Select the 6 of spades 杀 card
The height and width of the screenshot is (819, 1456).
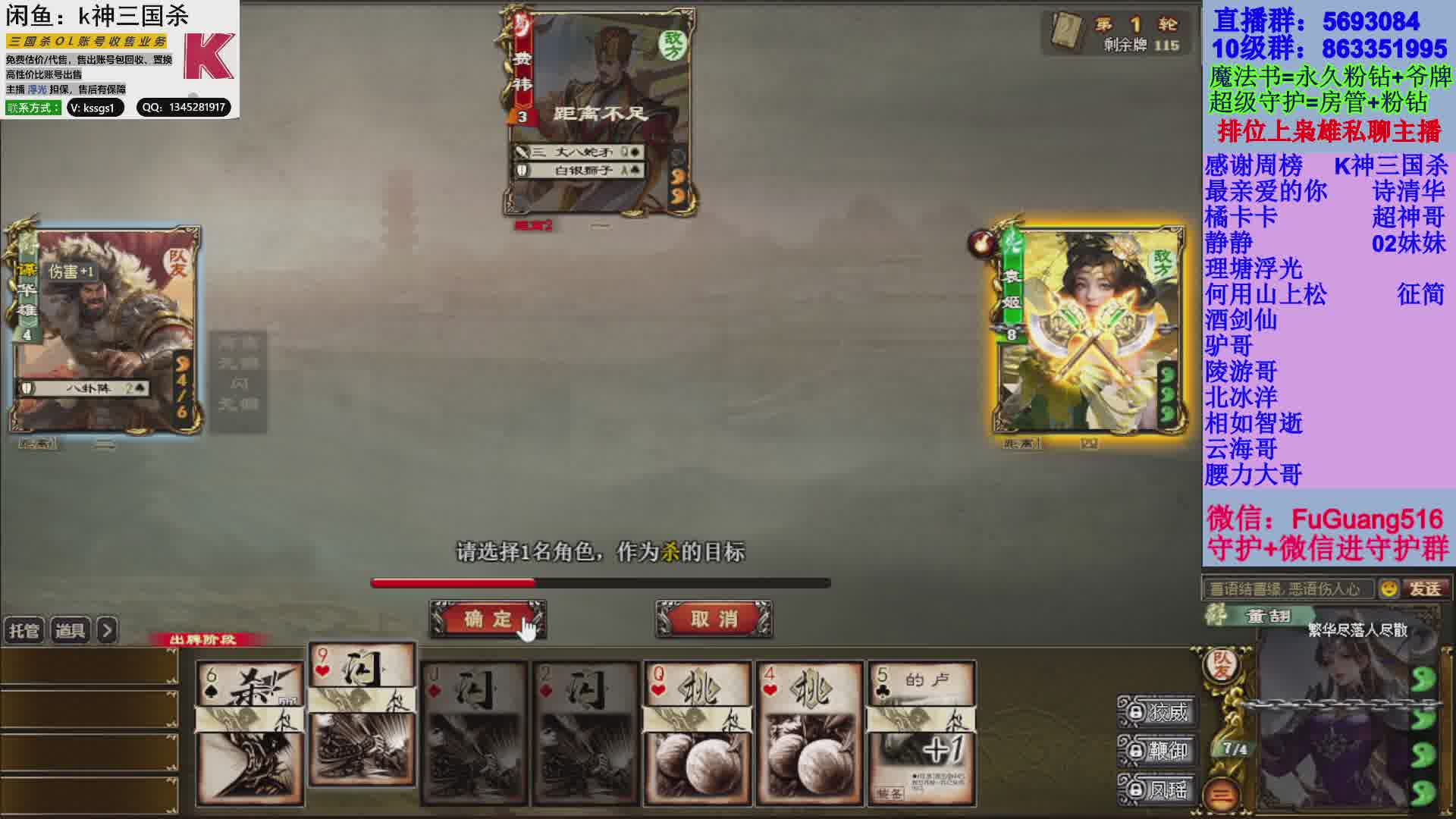[249, 733]
